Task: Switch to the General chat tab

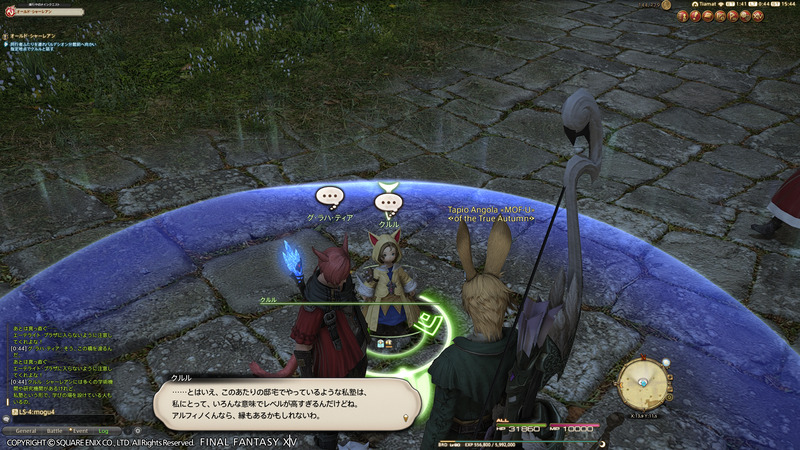Action: coord(25,430)
